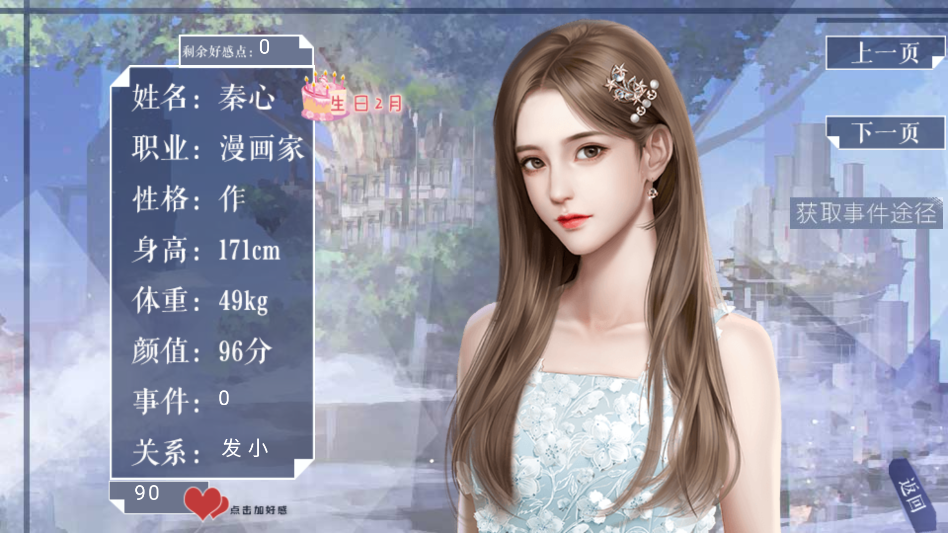Screen dimensions: 948x533
Task: Add affection with the red heart icon
Action: pos(205,503)
